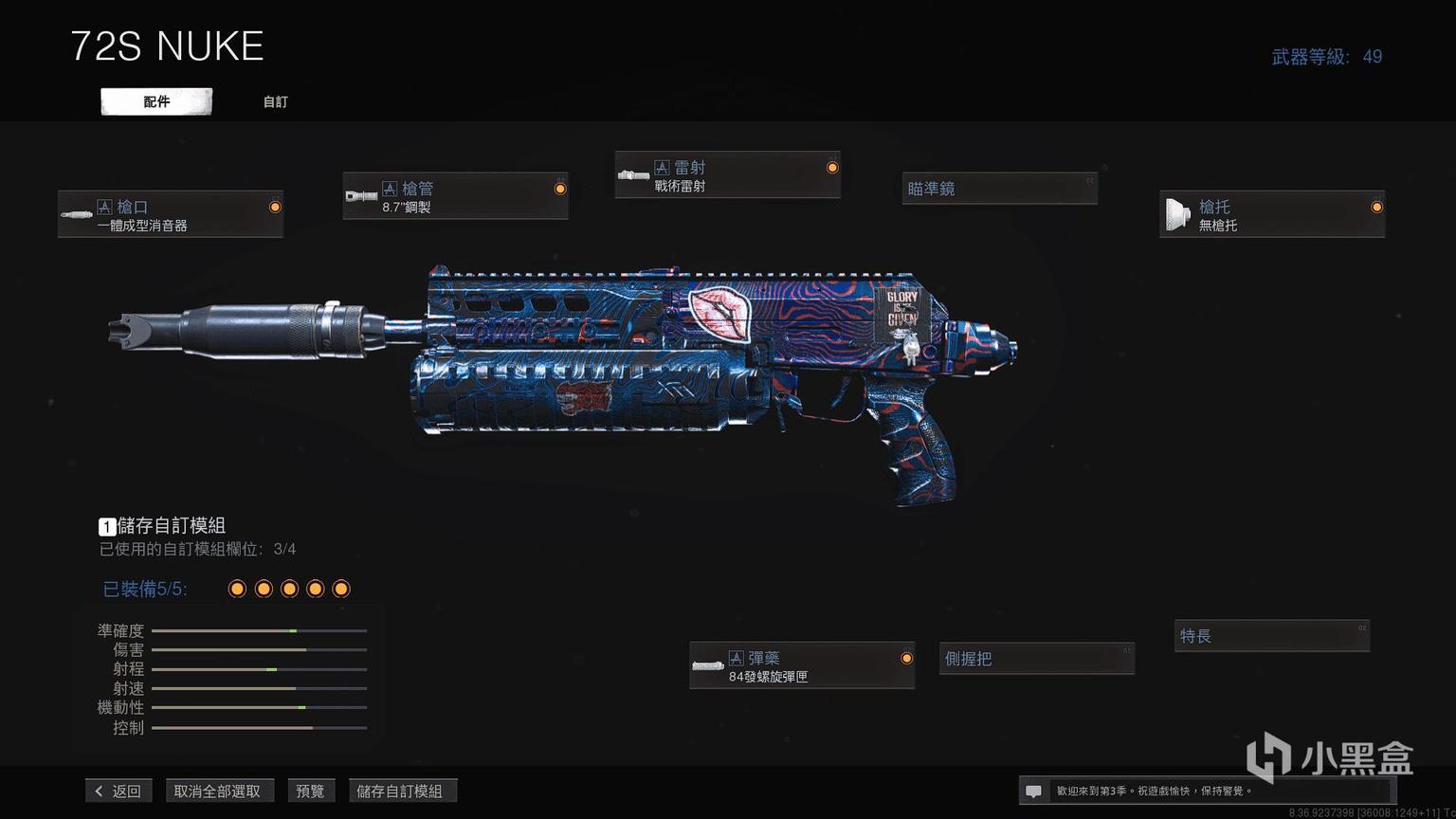Screen dimensions: 1456x819
Task: Open the 槍管 barrel slot
Action: click(455, 196)
